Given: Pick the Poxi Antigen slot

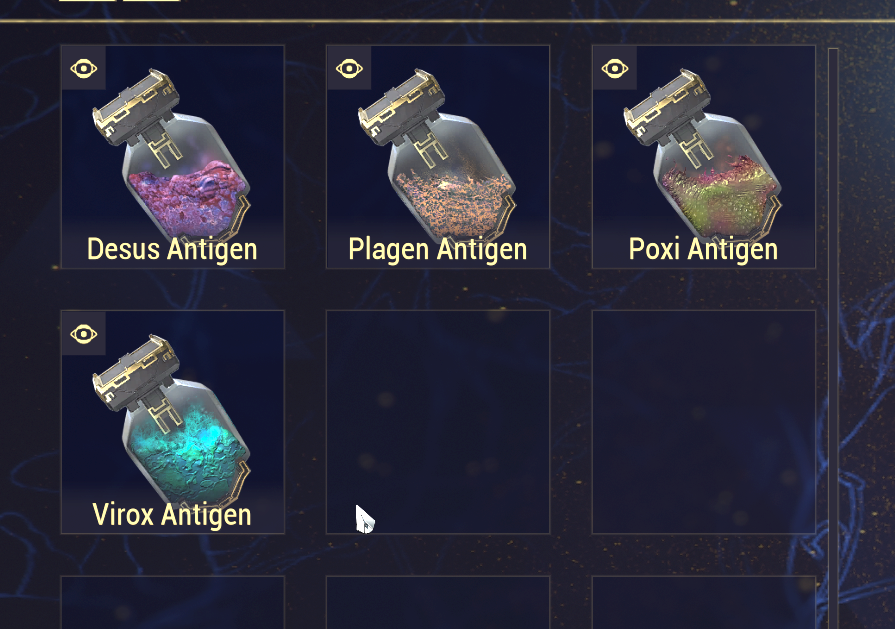Looking at the screenshot, I should point(704,157).
